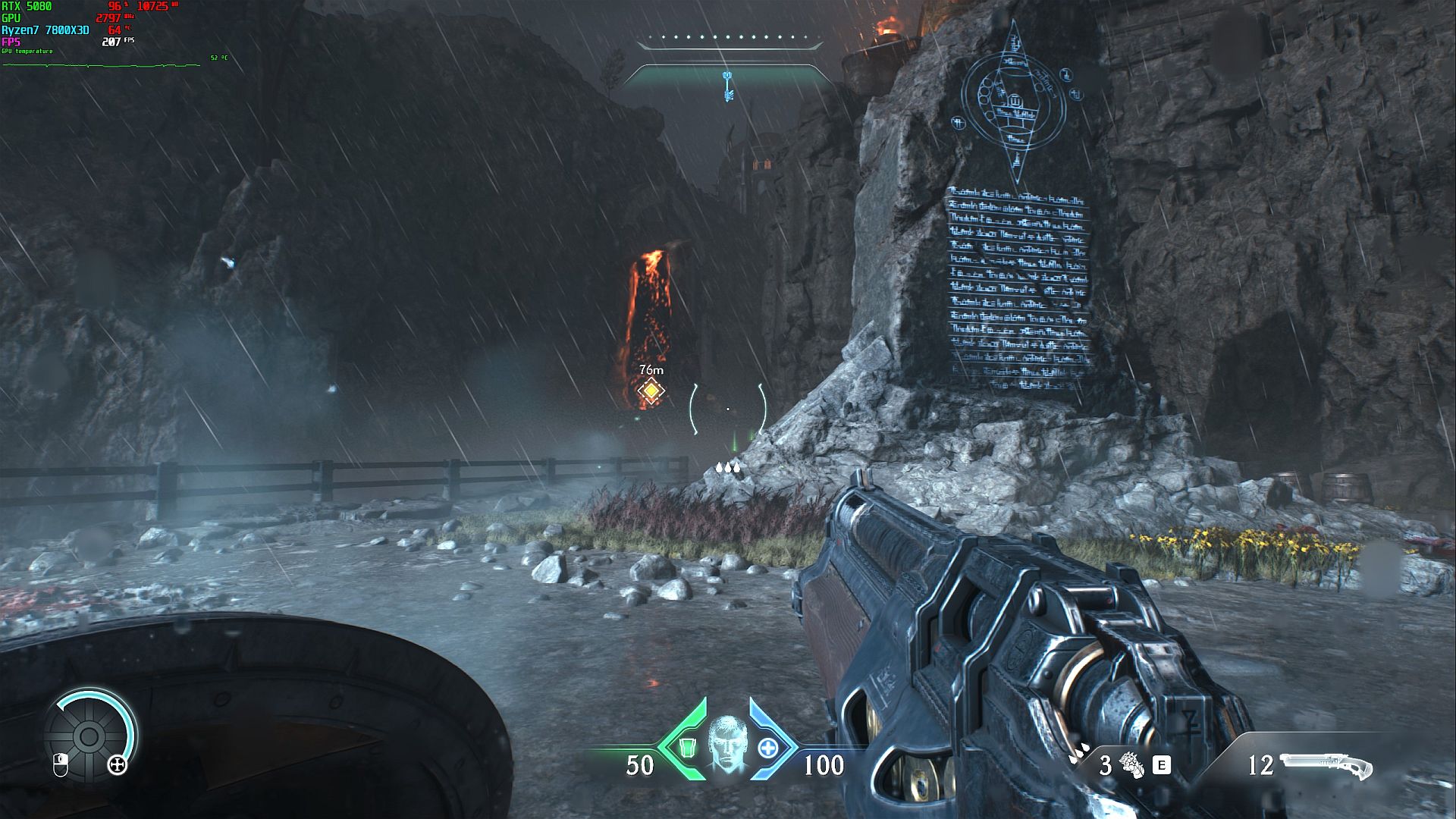Click the gauntlet melee charge icon
1456x819 pixels.
(x=1131, y=765)
